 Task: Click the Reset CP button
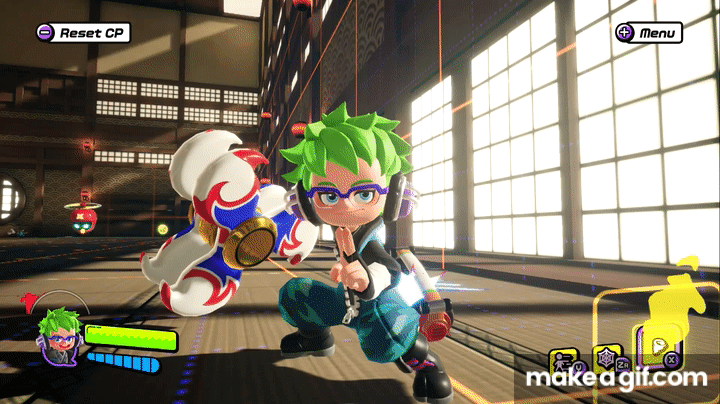[x=83, y=32]
